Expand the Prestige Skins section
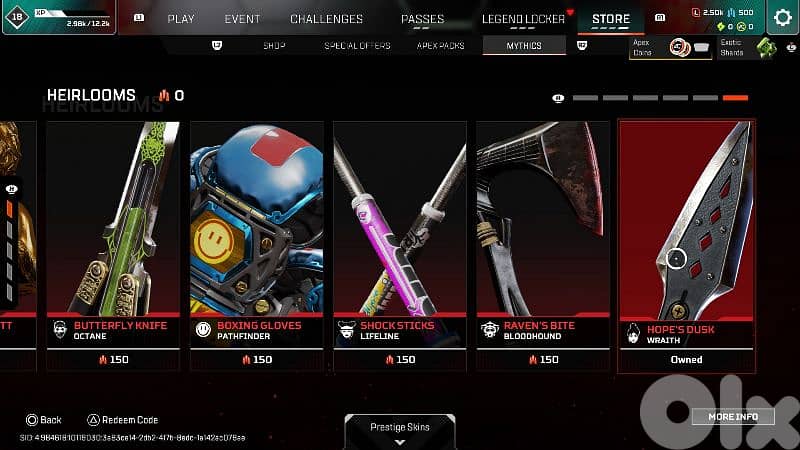The width and height of the screenshot is (800, 450). pyautogui.click(x=398, y=431)
